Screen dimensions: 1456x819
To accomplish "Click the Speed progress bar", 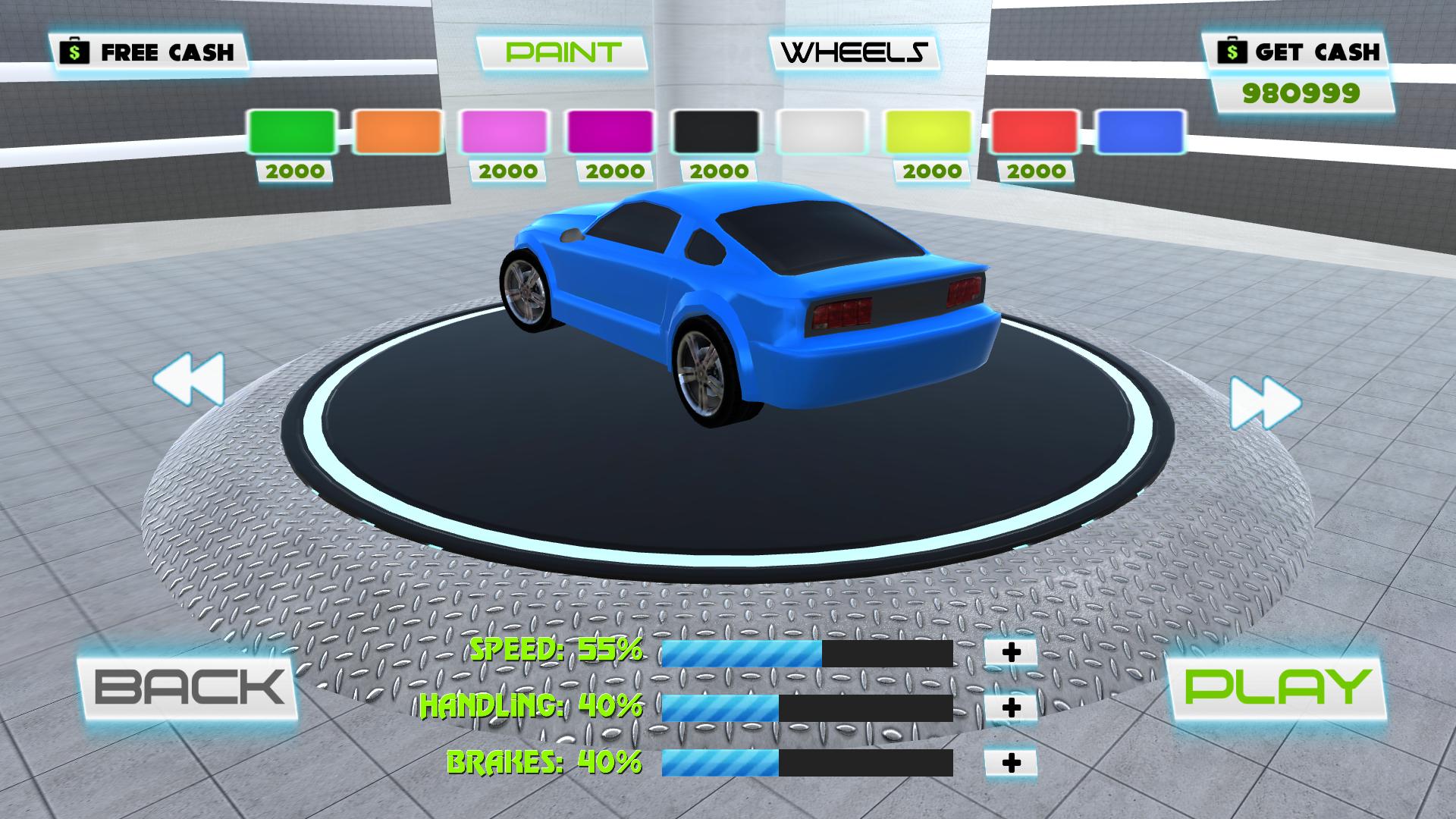I will (x=808, y=654).
